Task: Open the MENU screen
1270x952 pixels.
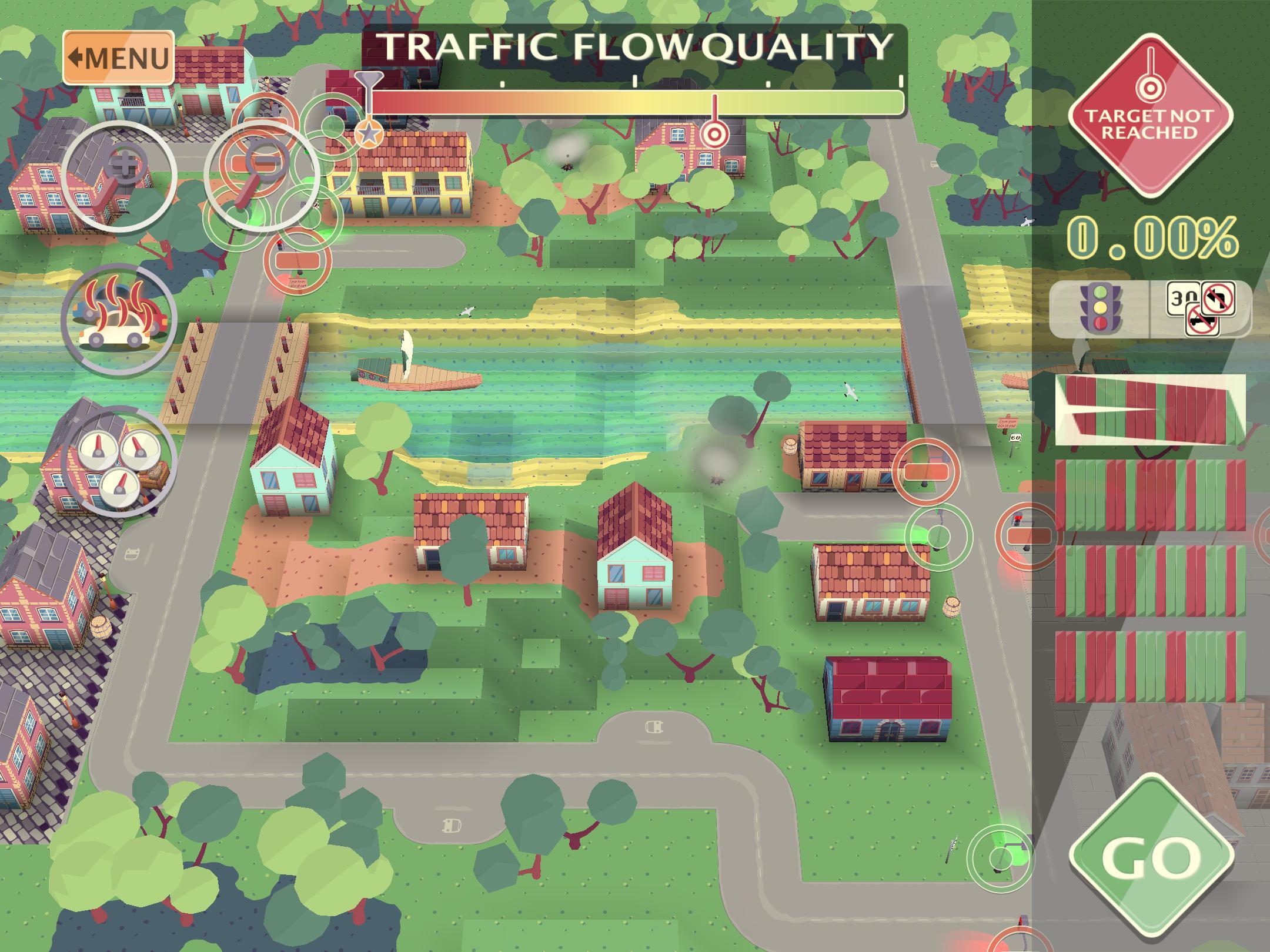Action: [118, 56]
